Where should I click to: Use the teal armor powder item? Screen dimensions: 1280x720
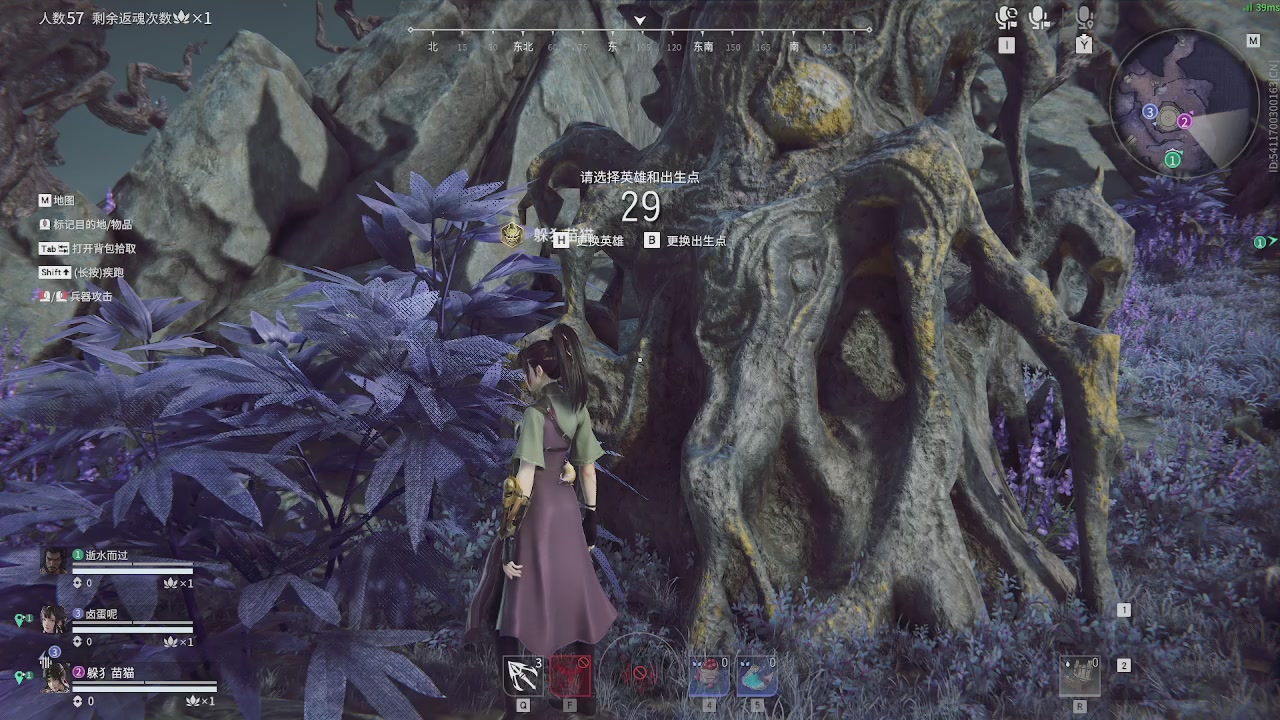pyautogui.click(x=756, y=676)
